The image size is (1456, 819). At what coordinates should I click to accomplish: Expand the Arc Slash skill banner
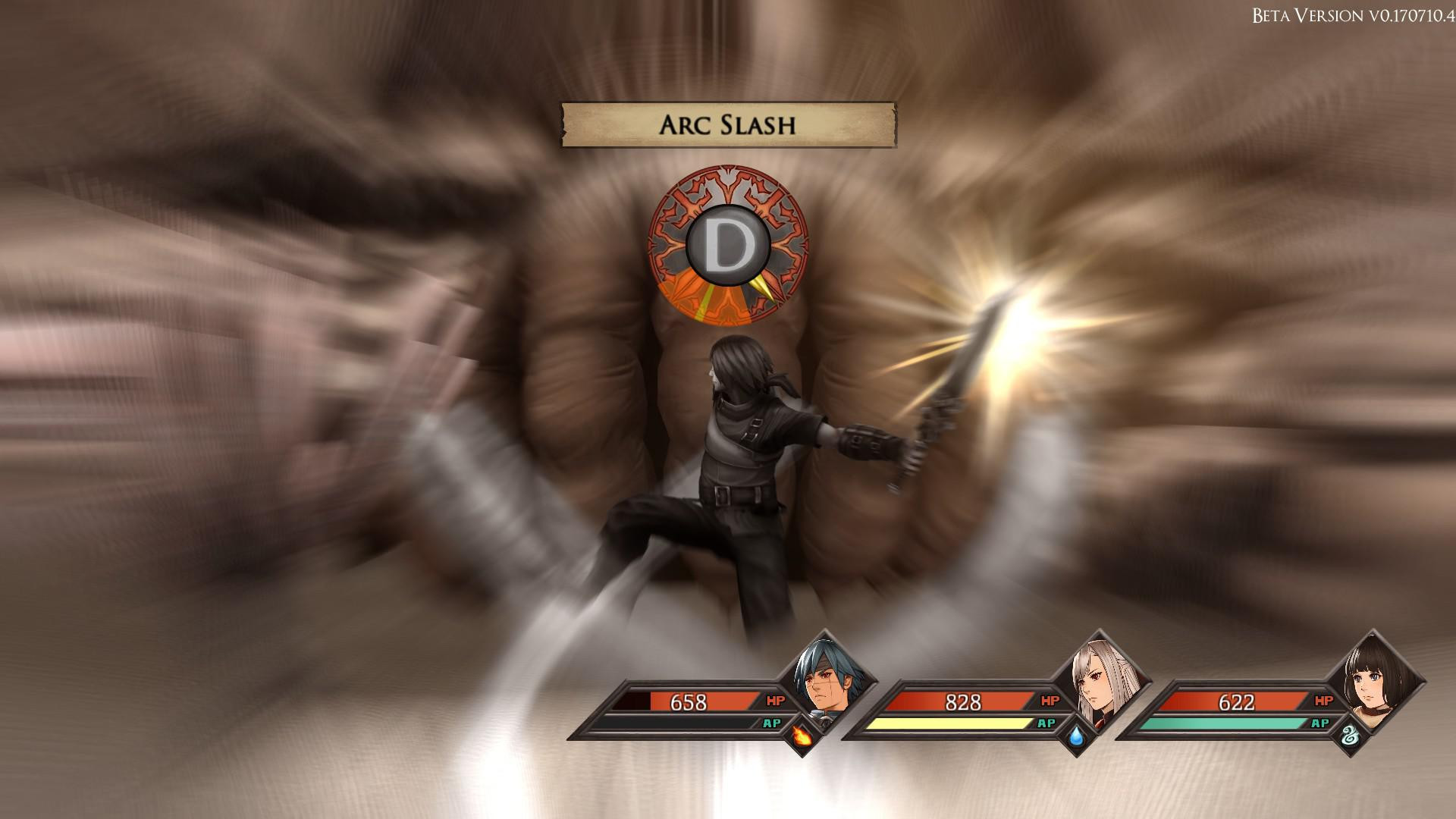pyautogui.click(x=728, y=125)
